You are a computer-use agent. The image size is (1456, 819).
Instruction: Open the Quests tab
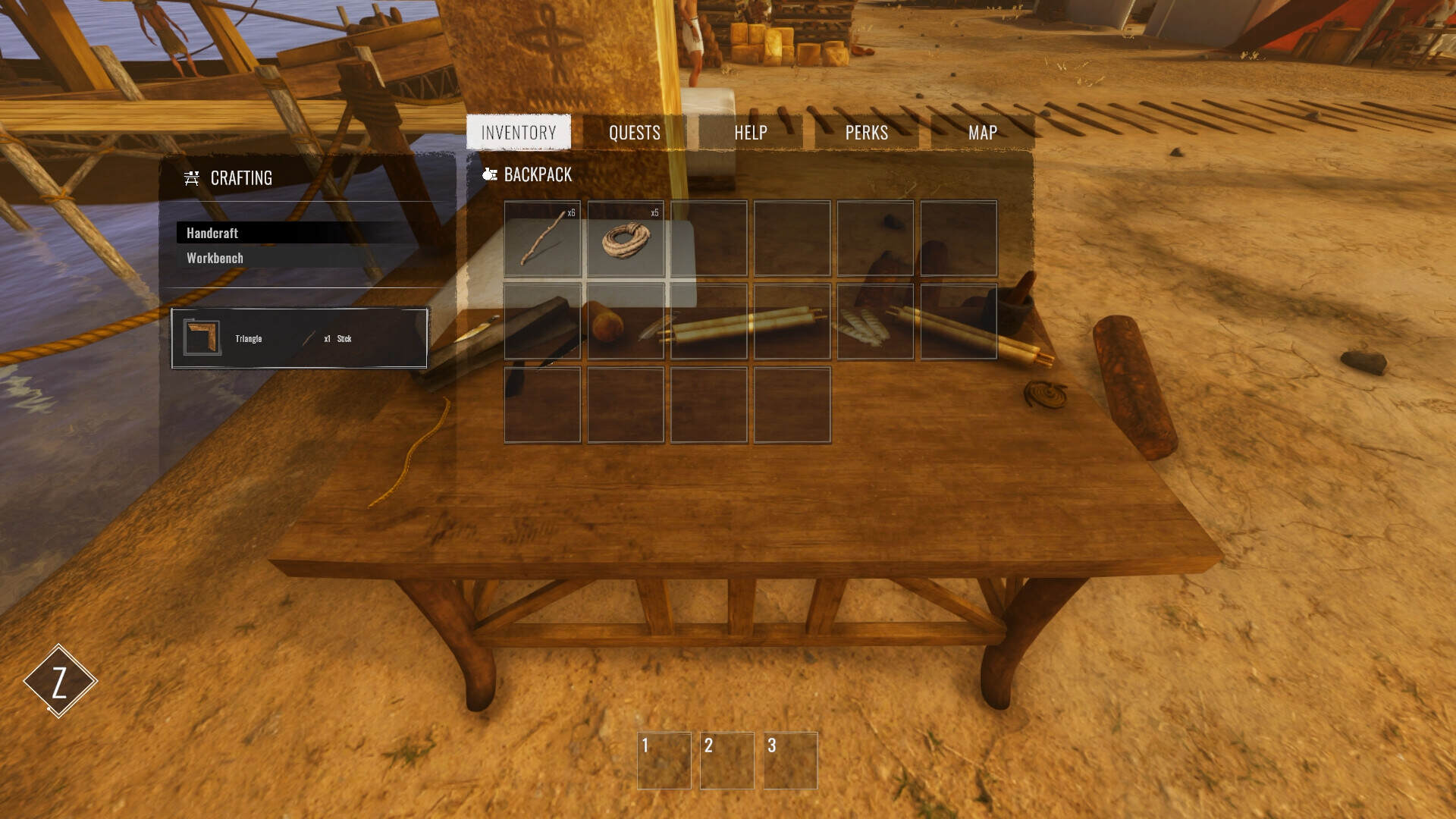pyautogui.click(x=635, y=133)
